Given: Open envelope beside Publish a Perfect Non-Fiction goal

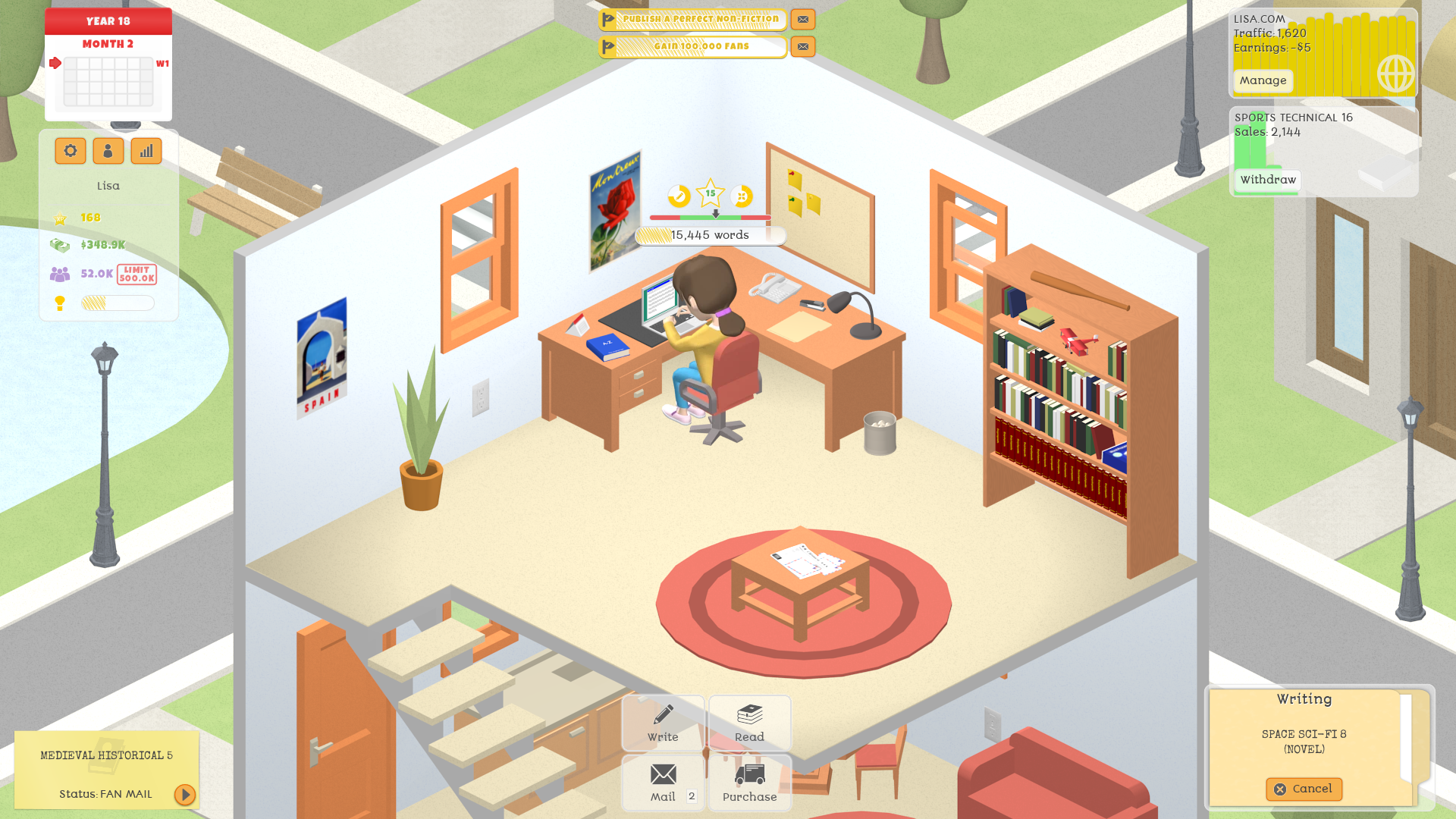Looking at the screenshot, I should (802, 19).
